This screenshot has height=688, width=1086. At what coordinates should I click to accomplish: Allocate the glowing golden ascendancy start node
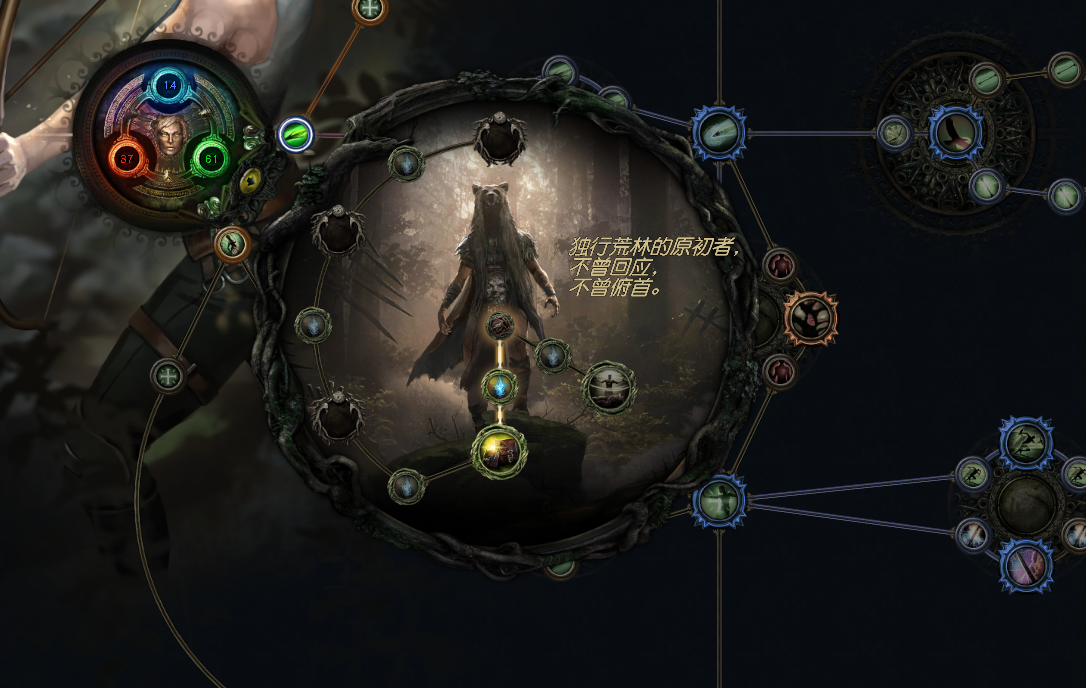[499, 452]
